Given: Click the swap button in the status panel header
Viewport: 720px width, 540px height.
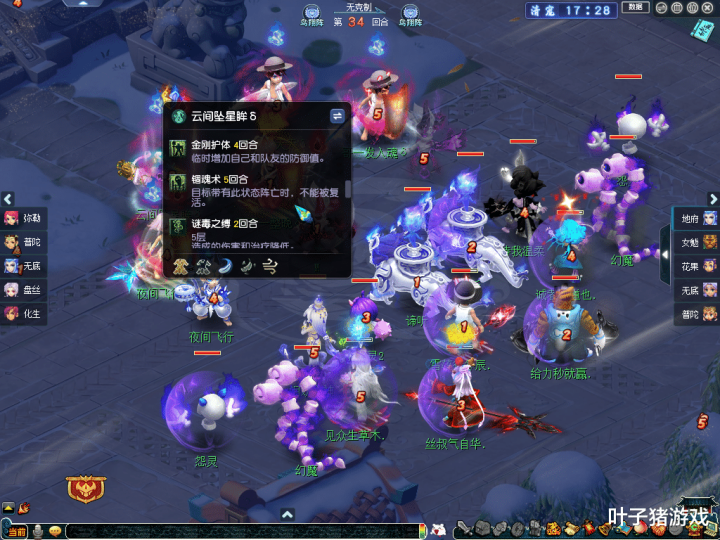Looking at the screenshot, I should coord(337,116).
